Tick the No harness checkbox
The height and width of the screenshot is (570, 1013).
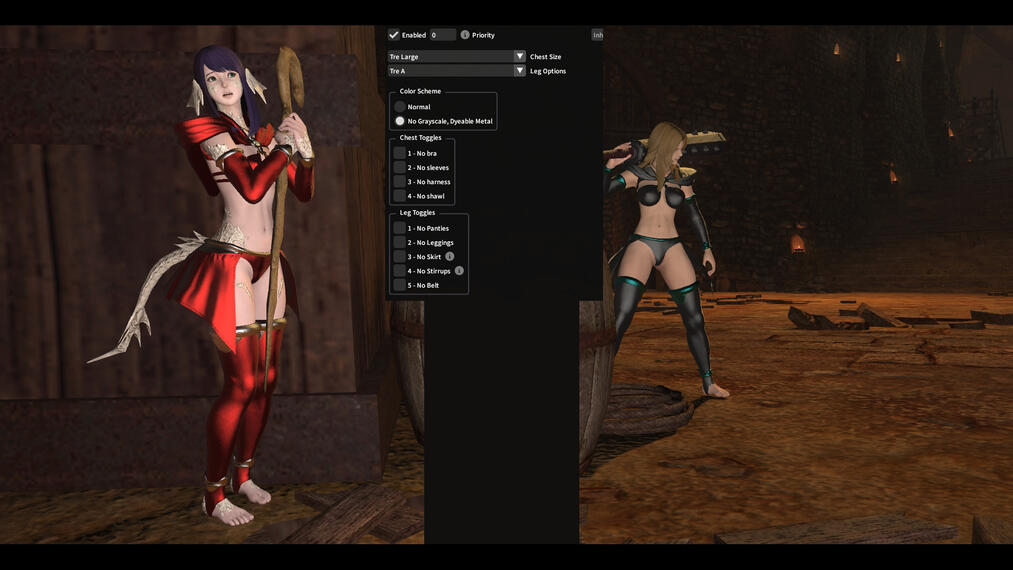click(x=400, y=182)
